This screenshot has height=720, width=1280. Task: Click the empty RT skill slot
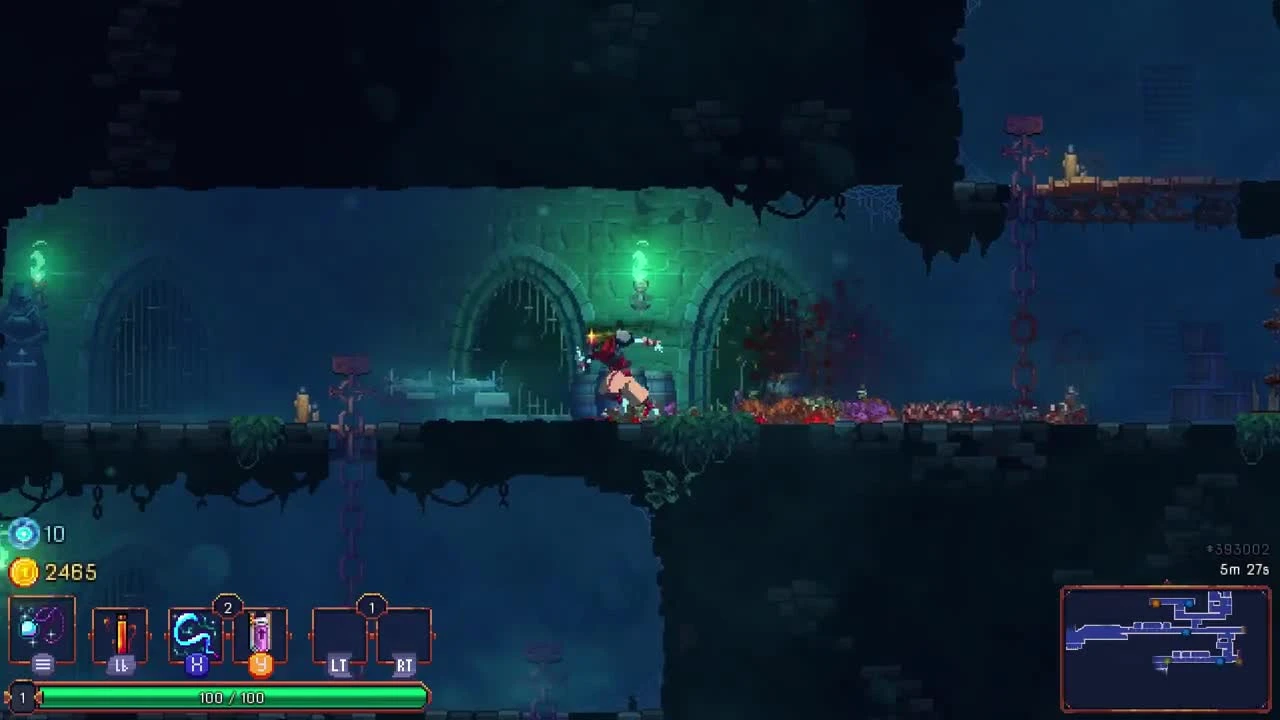(x=404, y=633)
